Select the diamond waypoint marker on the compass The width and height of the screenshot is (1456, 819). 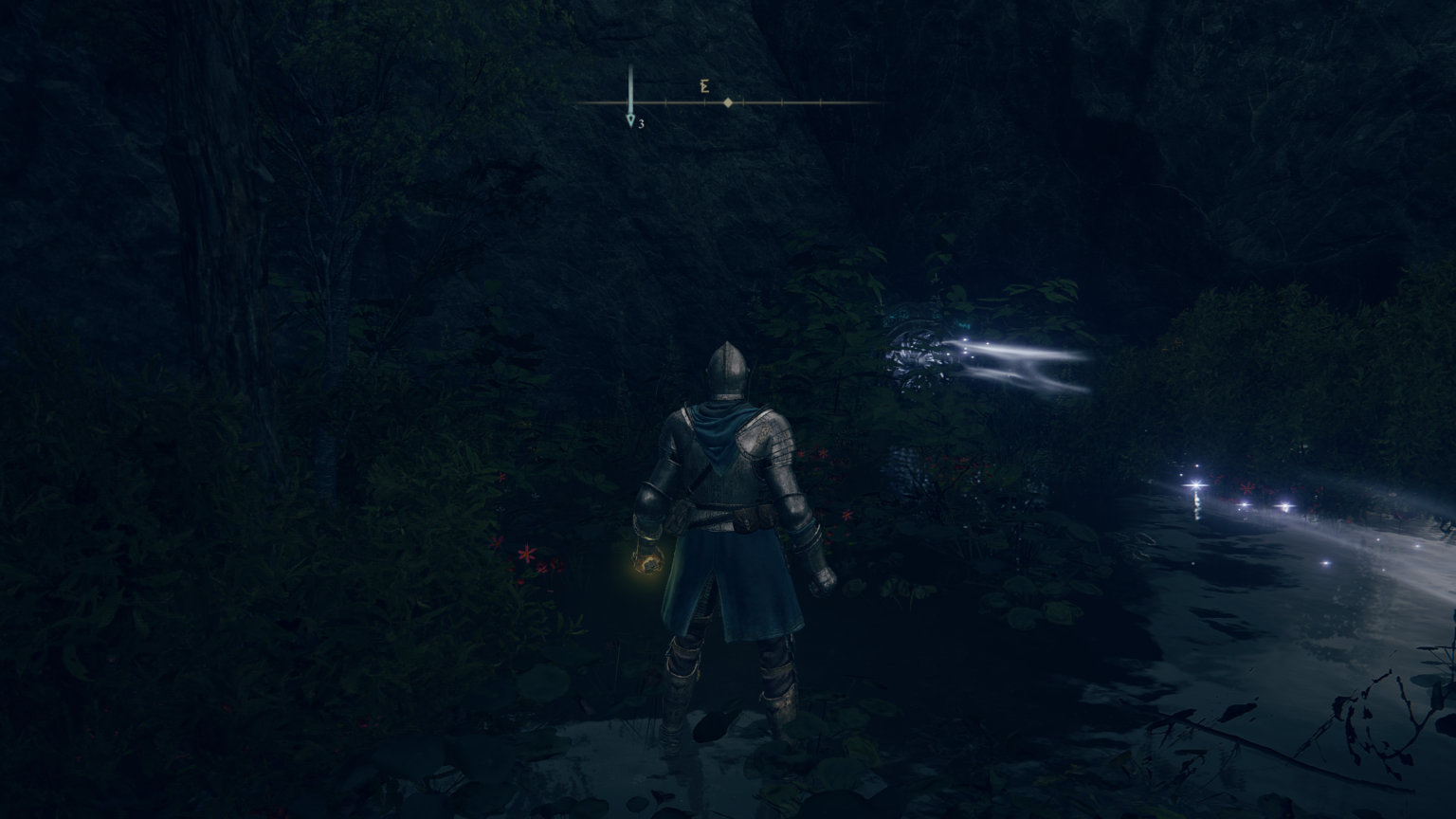click(x=727, y=102)
